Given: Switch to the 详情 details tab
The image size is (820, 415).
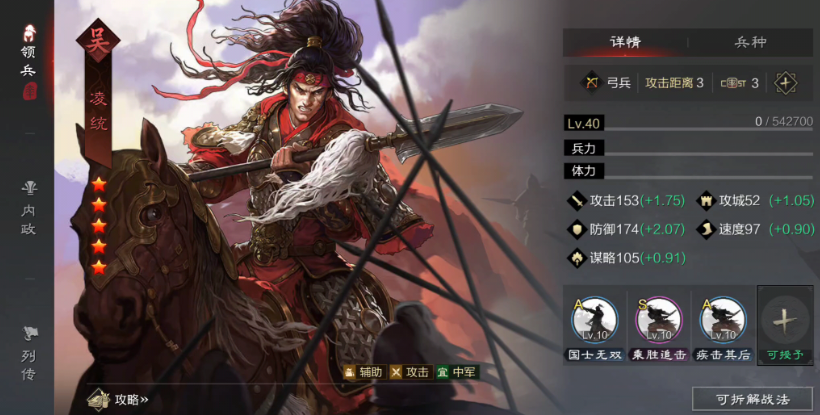Looking at the screenshot, I should [625, 43].
